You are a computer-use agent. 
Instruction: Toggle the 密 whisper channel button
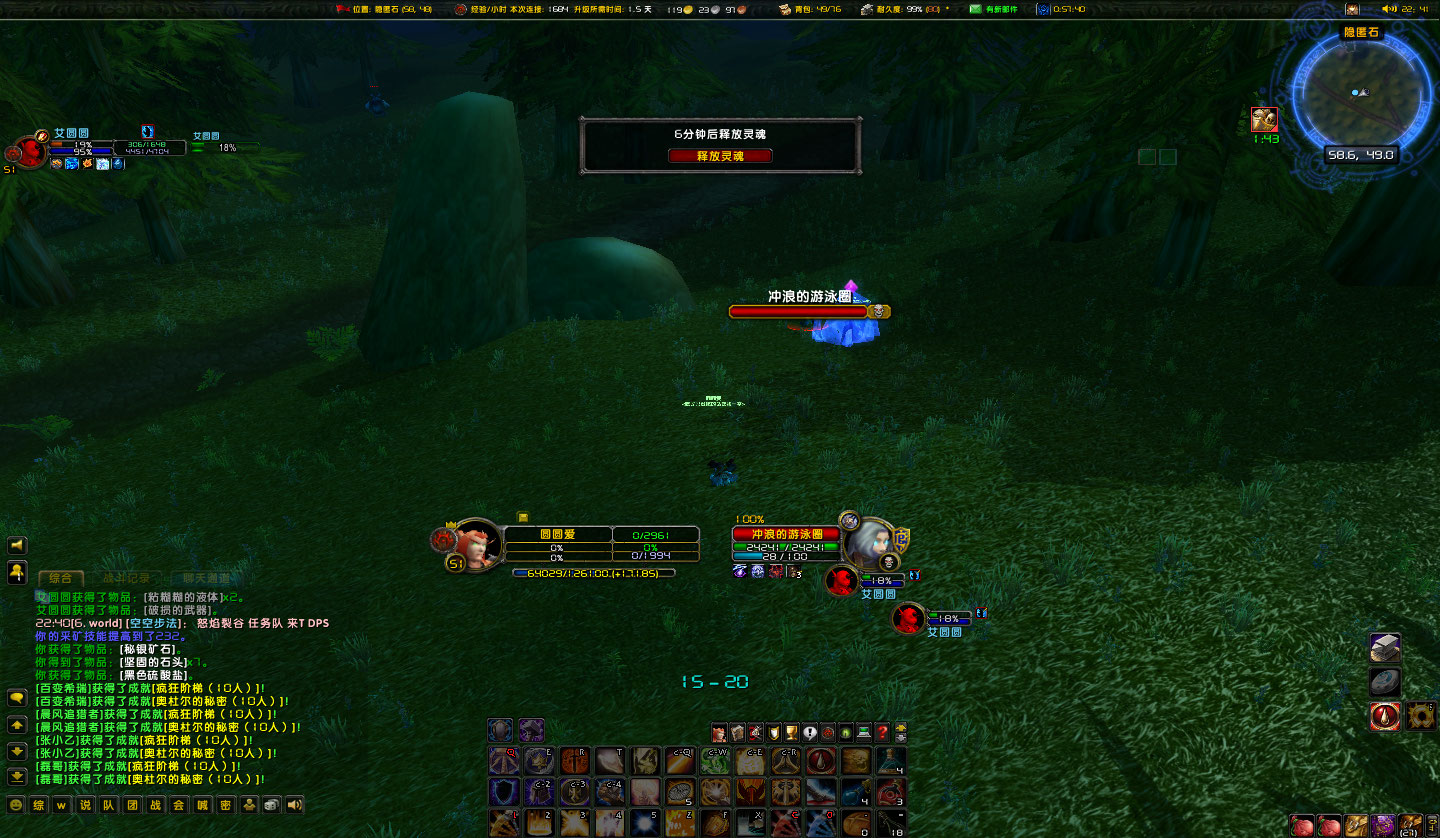(x=226, y=805)
